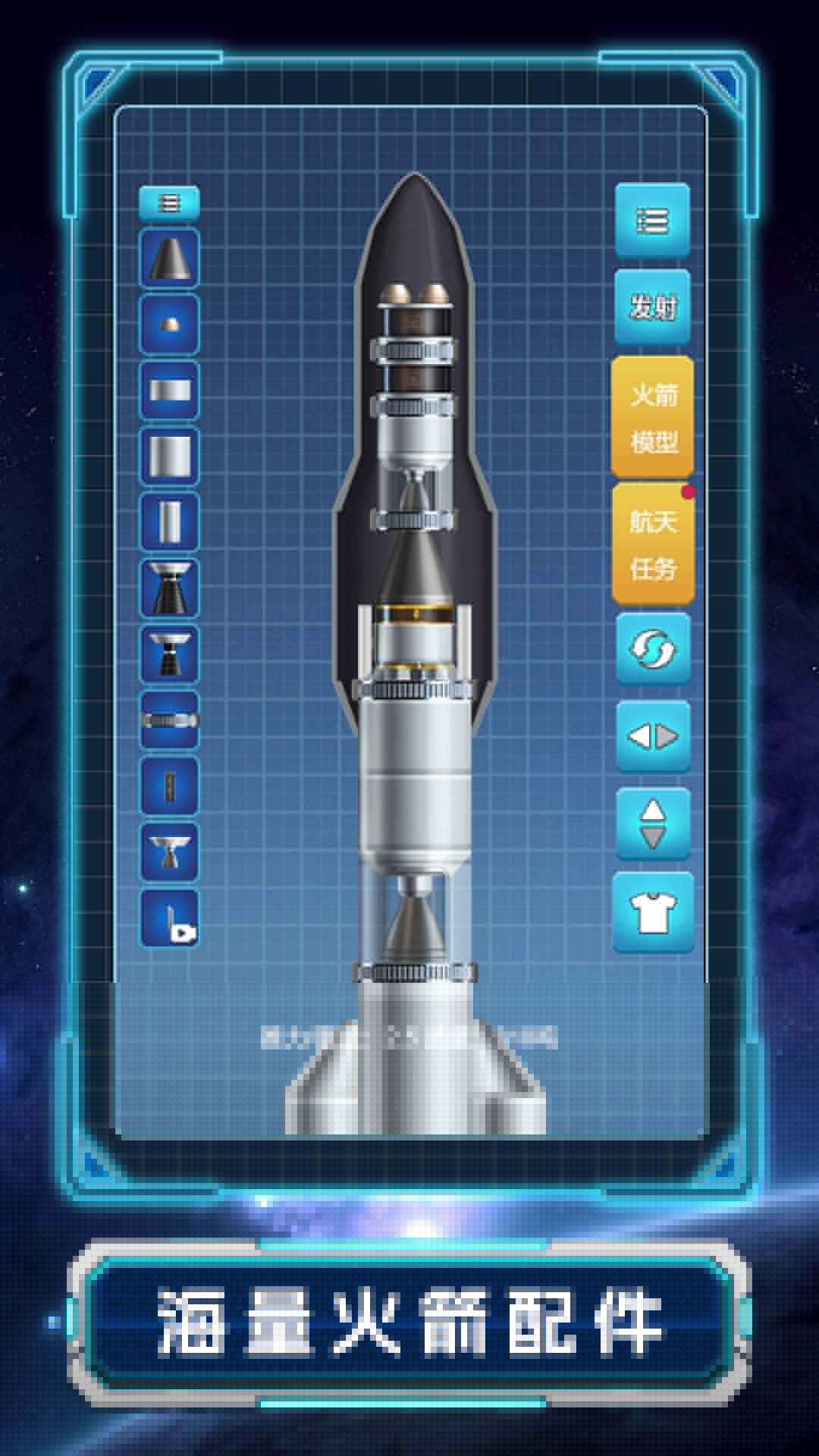The image size is (819, 1456).
Task: Open the parts list menu above the palette
Action: coord(169,203)
